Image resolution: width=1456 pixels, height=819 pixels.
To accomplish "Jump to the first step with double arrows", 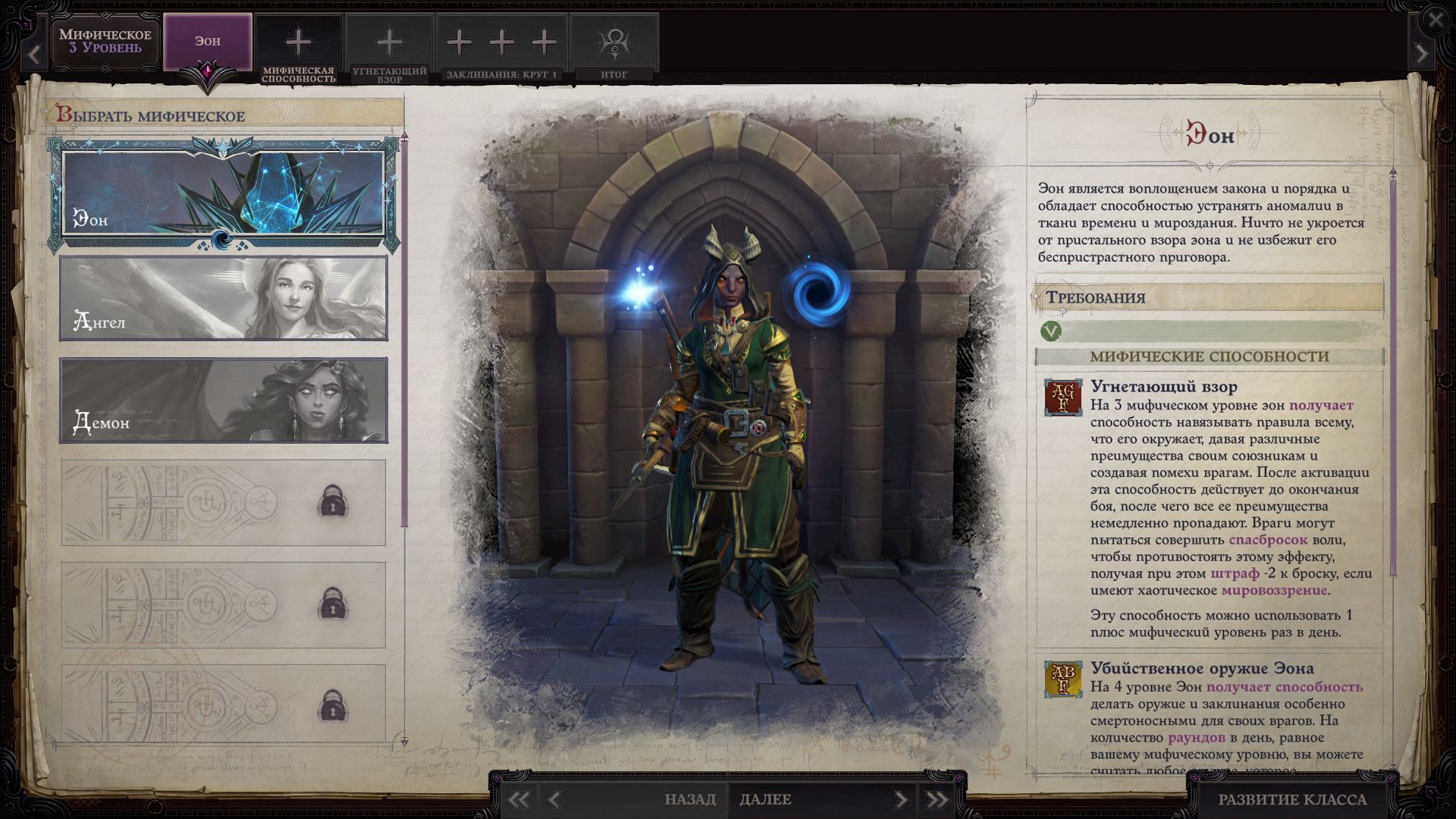I will (519, 799).
